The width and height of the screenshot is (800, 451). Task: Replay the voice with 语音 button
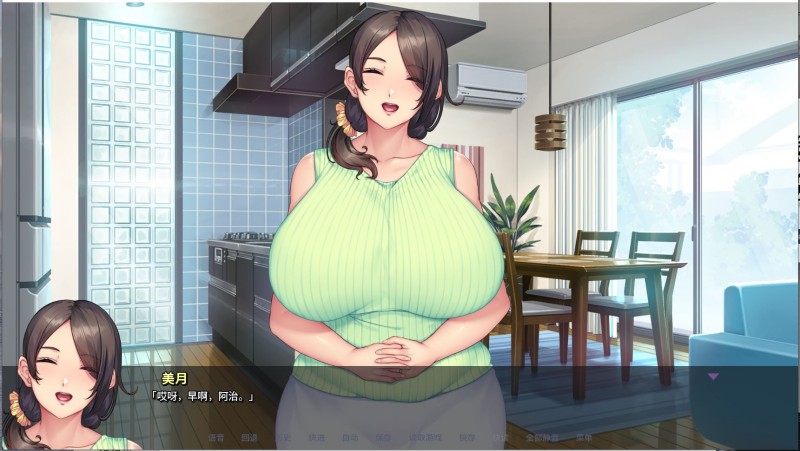point(216,437)
